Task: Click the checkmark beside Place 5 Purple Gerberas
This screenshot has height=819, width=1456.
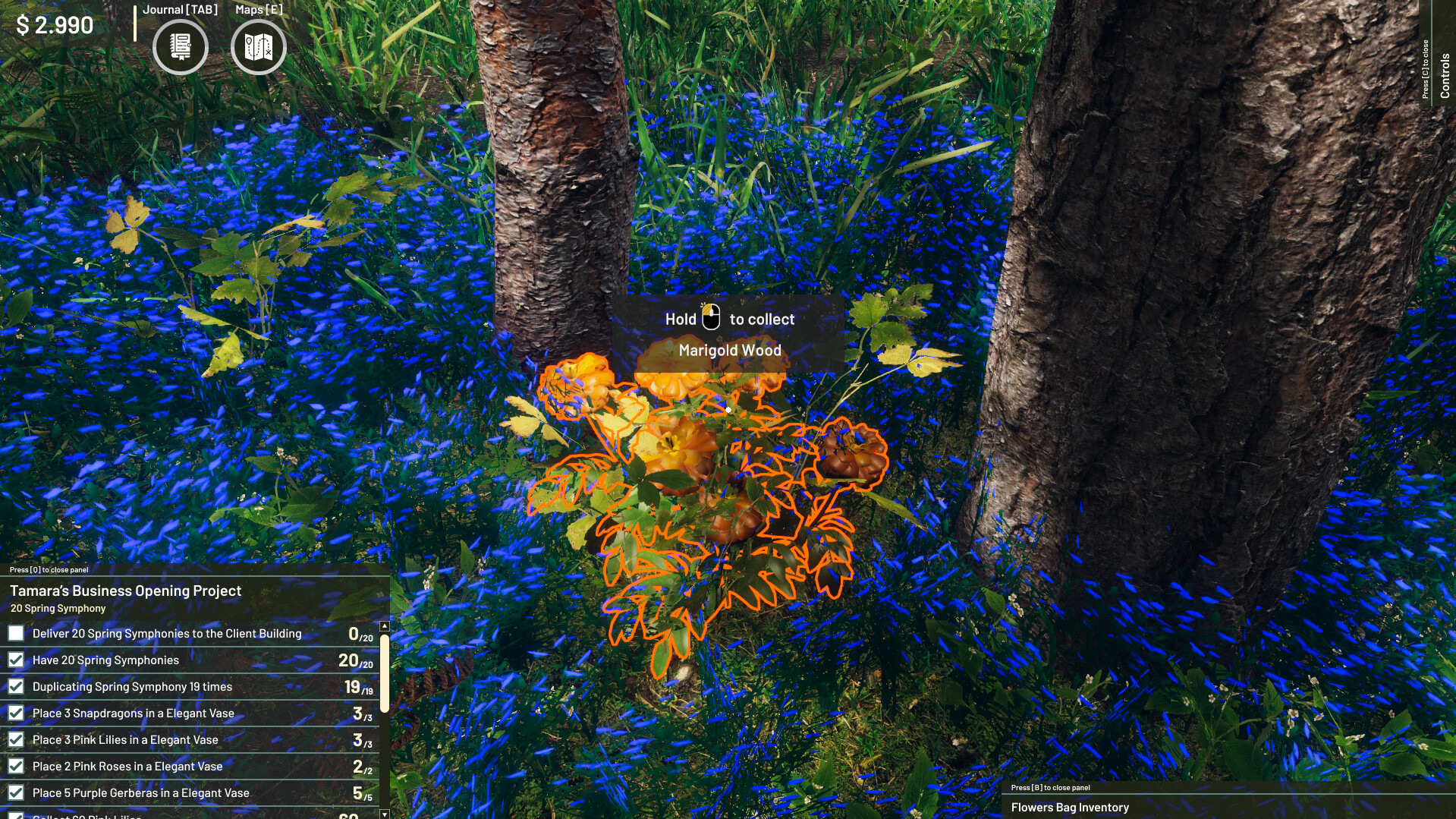Action: tap(16, 793)
